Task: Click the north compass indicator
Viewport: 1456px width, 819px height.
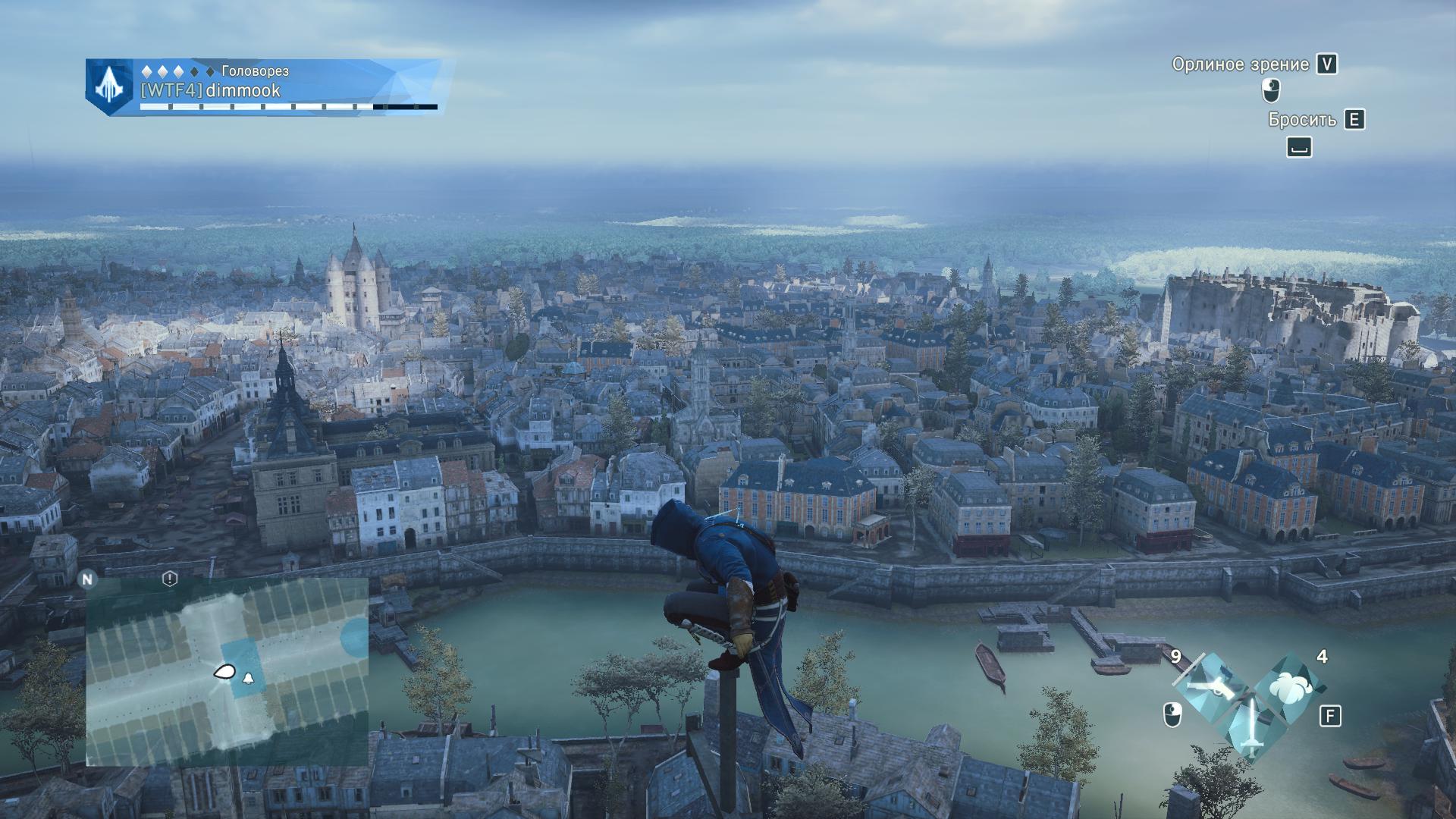Action: [88, 579]
